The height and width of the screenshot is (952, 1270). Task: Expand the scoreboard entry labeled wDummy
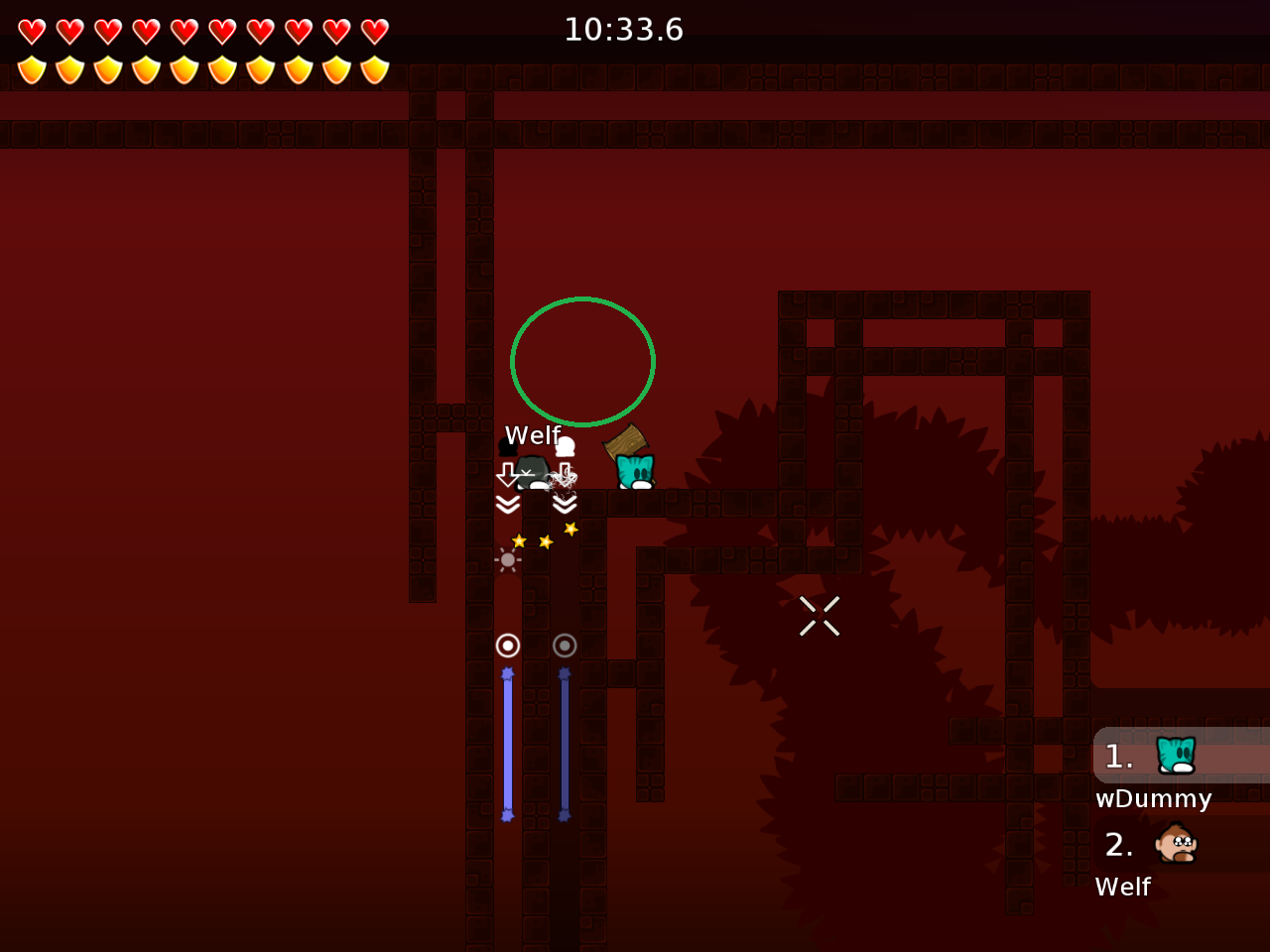(x=1153, y=798)
